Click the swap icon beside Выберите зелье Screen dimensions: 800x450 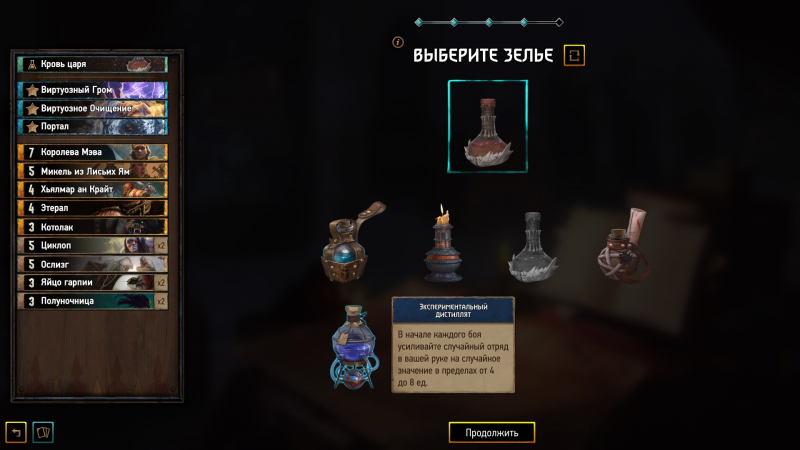point(574,55)
